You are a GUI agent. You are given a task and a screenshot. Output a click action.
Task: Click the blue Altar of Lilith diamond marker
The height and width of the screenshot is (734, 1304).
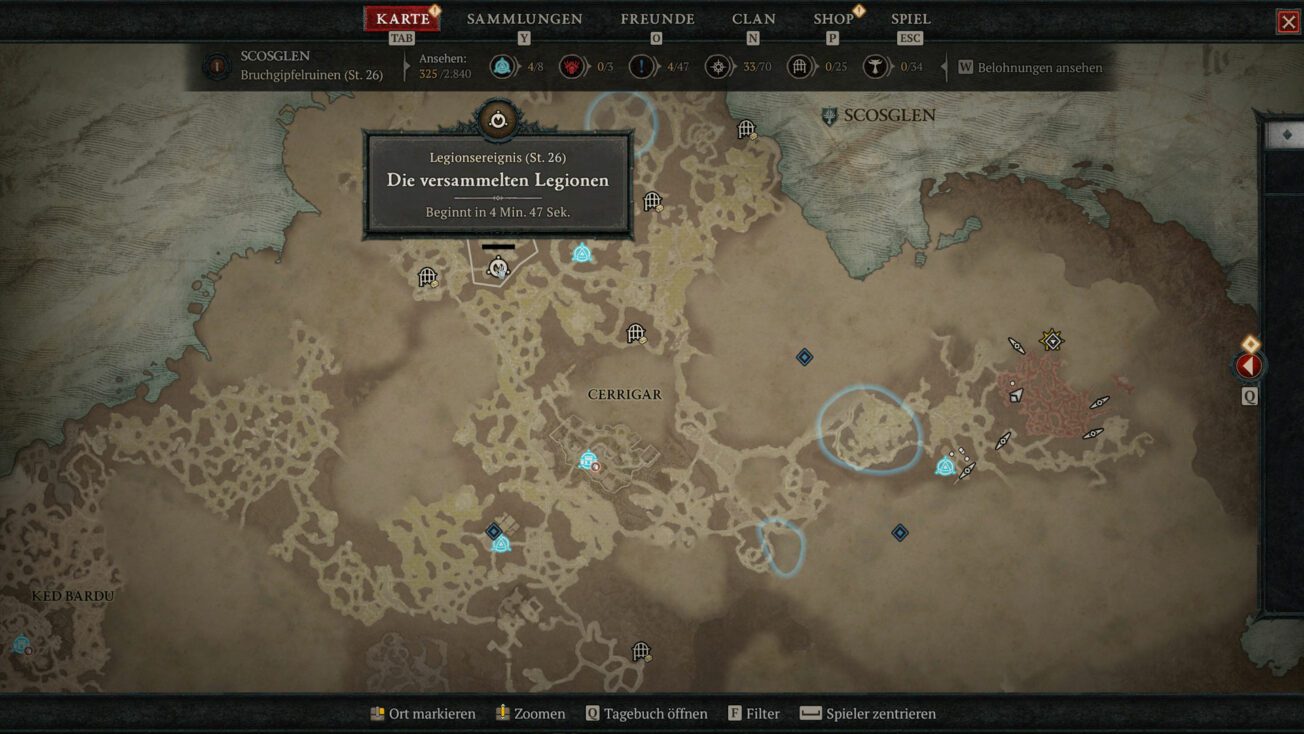click(804, 356)
